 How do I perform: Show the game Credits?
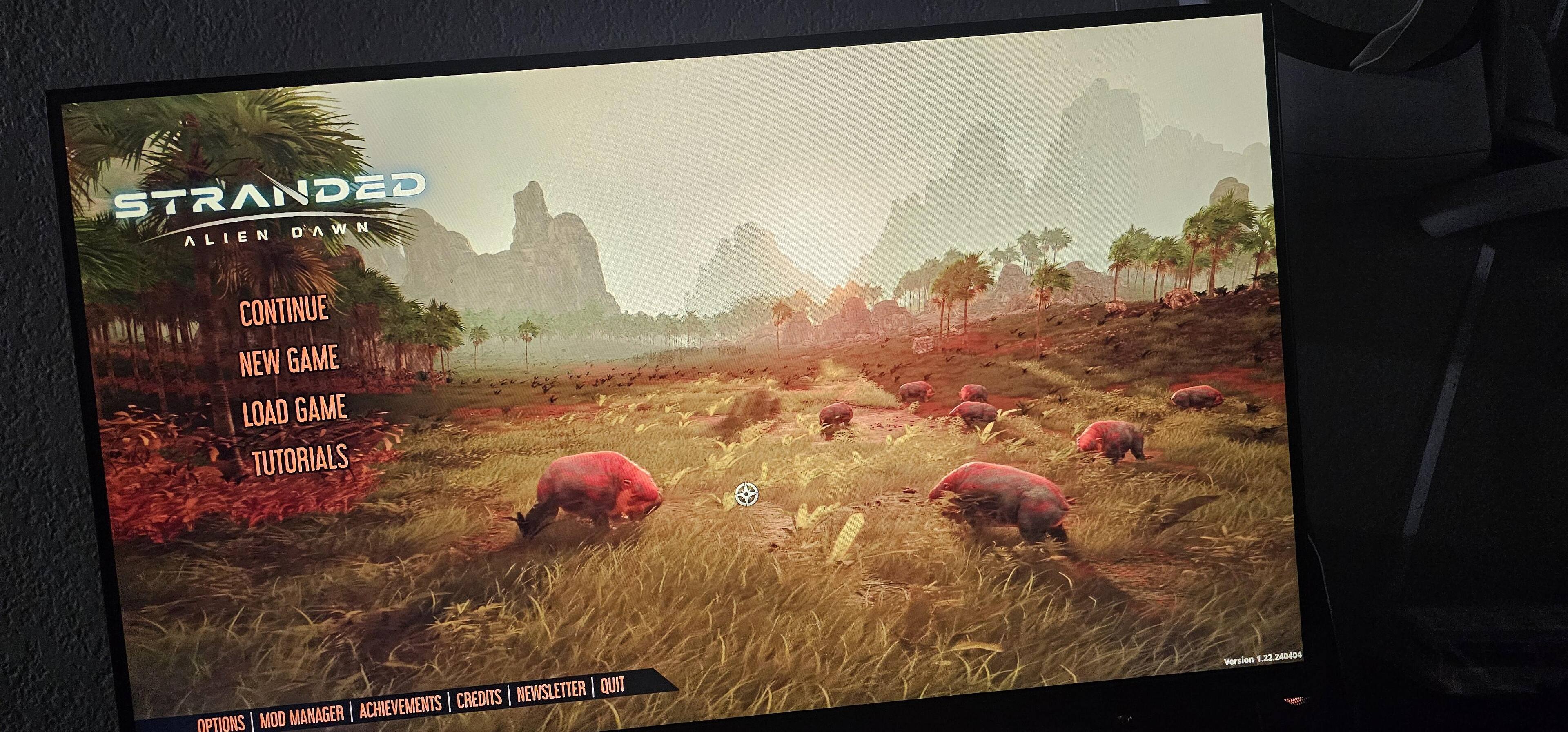[479, 699]
